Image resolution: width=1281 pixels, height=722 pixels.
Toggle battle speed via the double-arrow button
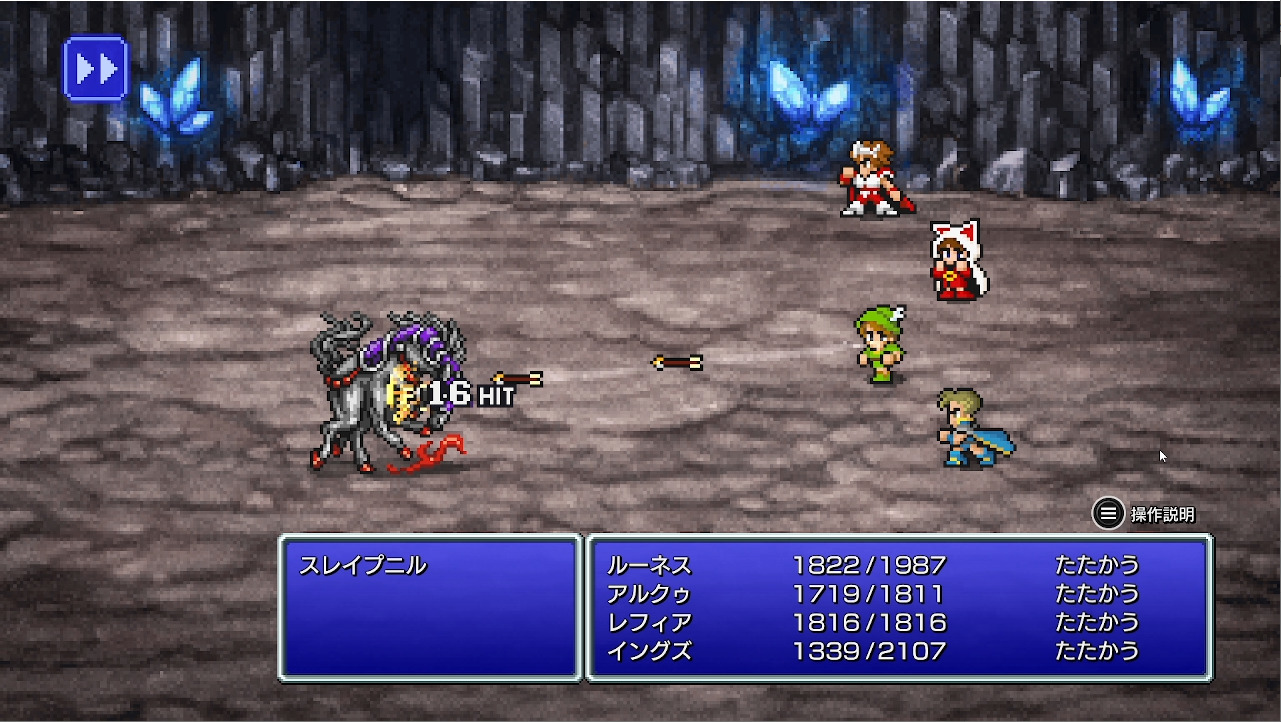[x=95, y=68]
